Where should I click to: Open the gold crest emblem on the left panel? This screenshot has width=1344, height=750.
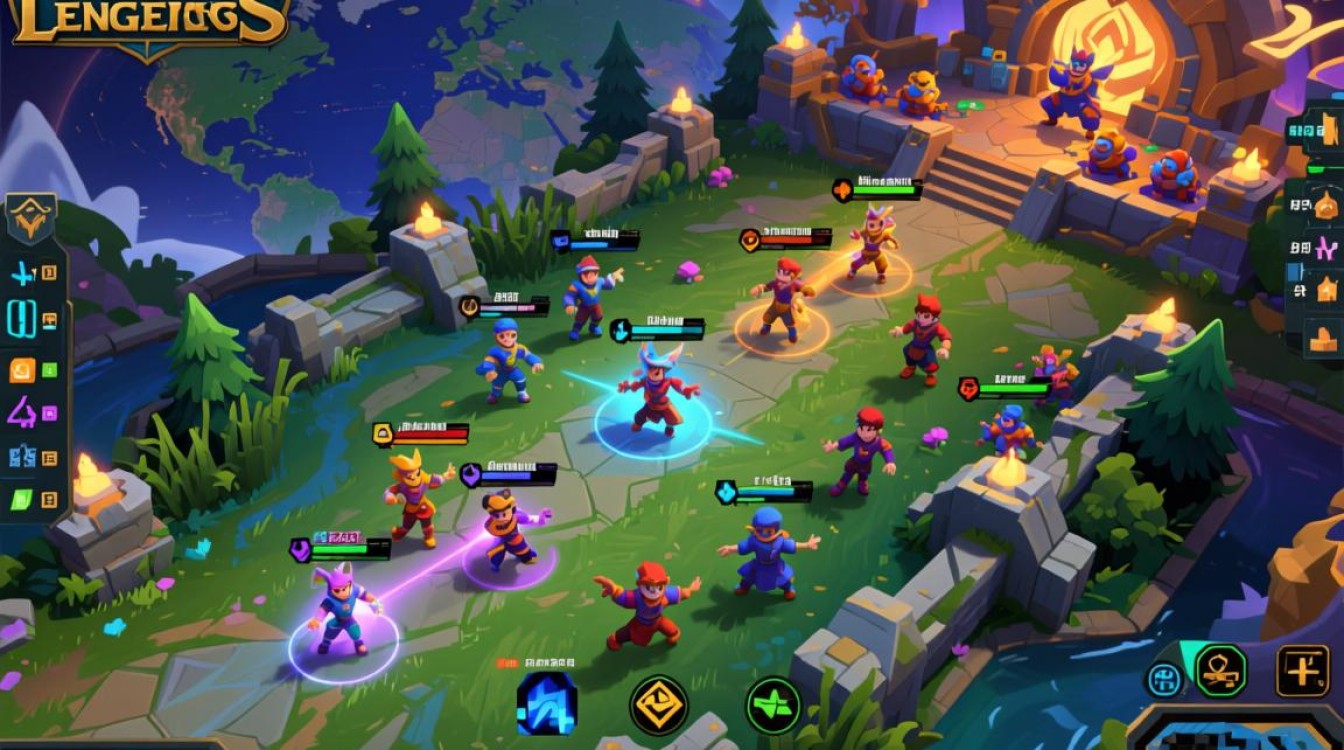[x=31, y=217]
